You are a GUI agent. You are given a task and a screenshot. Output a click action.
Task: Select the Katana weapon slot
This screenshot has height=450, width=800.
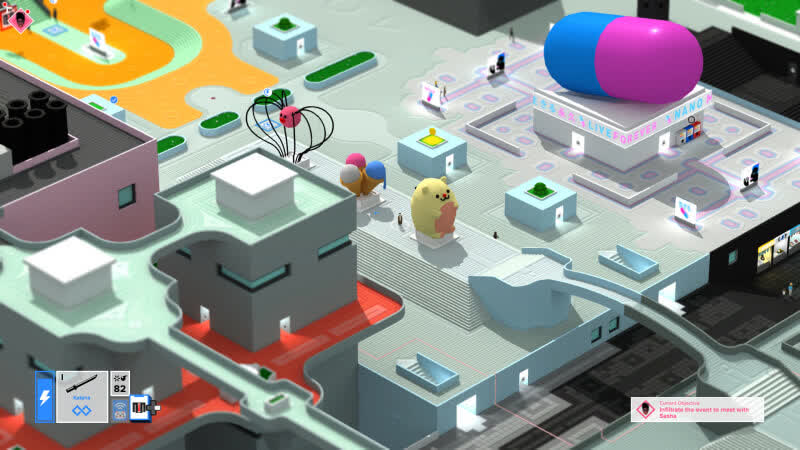[x=82, y=396]
